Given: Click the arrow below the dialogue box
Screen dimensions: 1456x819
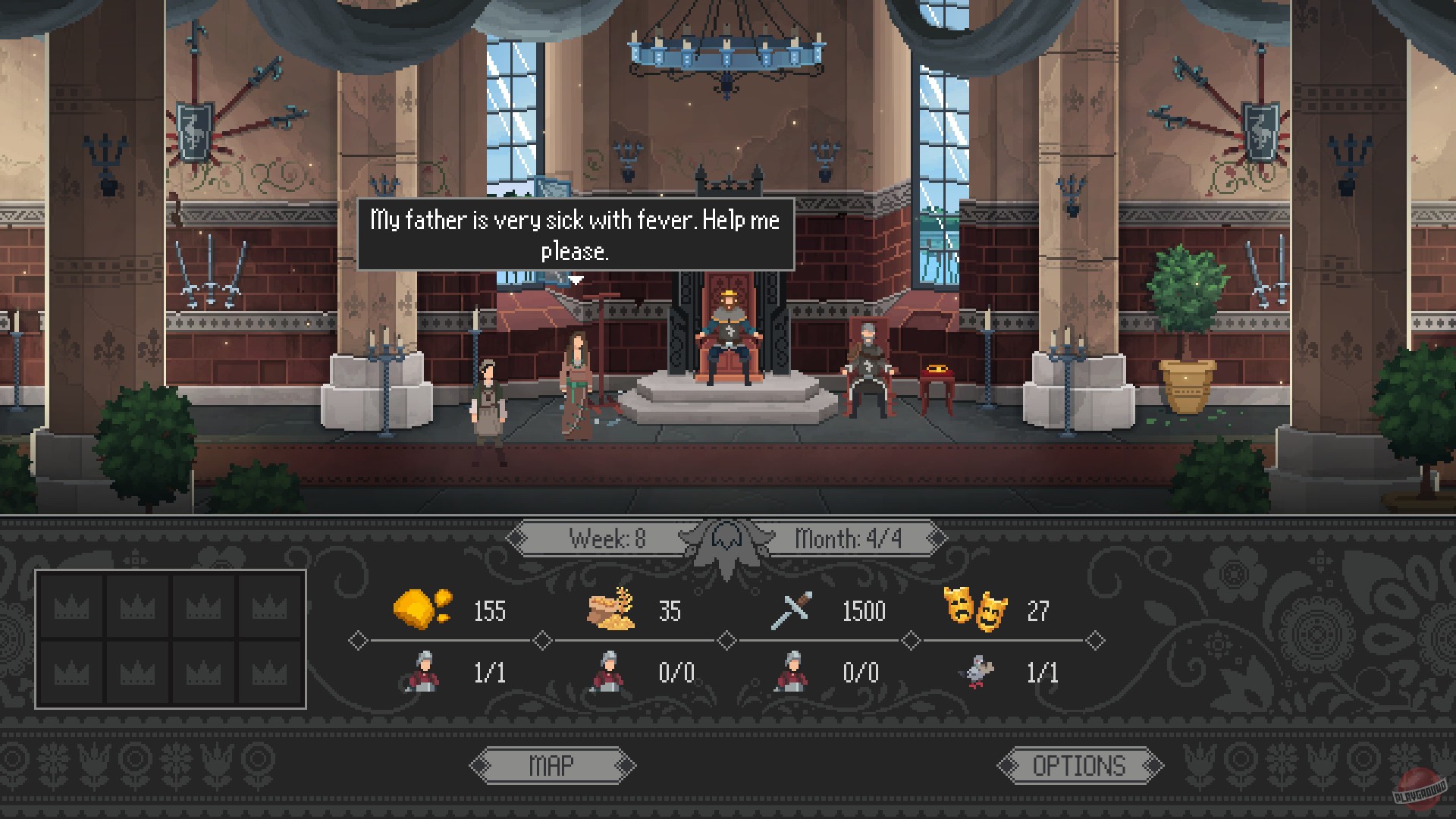Looking at the screenshot, I should click(x=576, y=279).
